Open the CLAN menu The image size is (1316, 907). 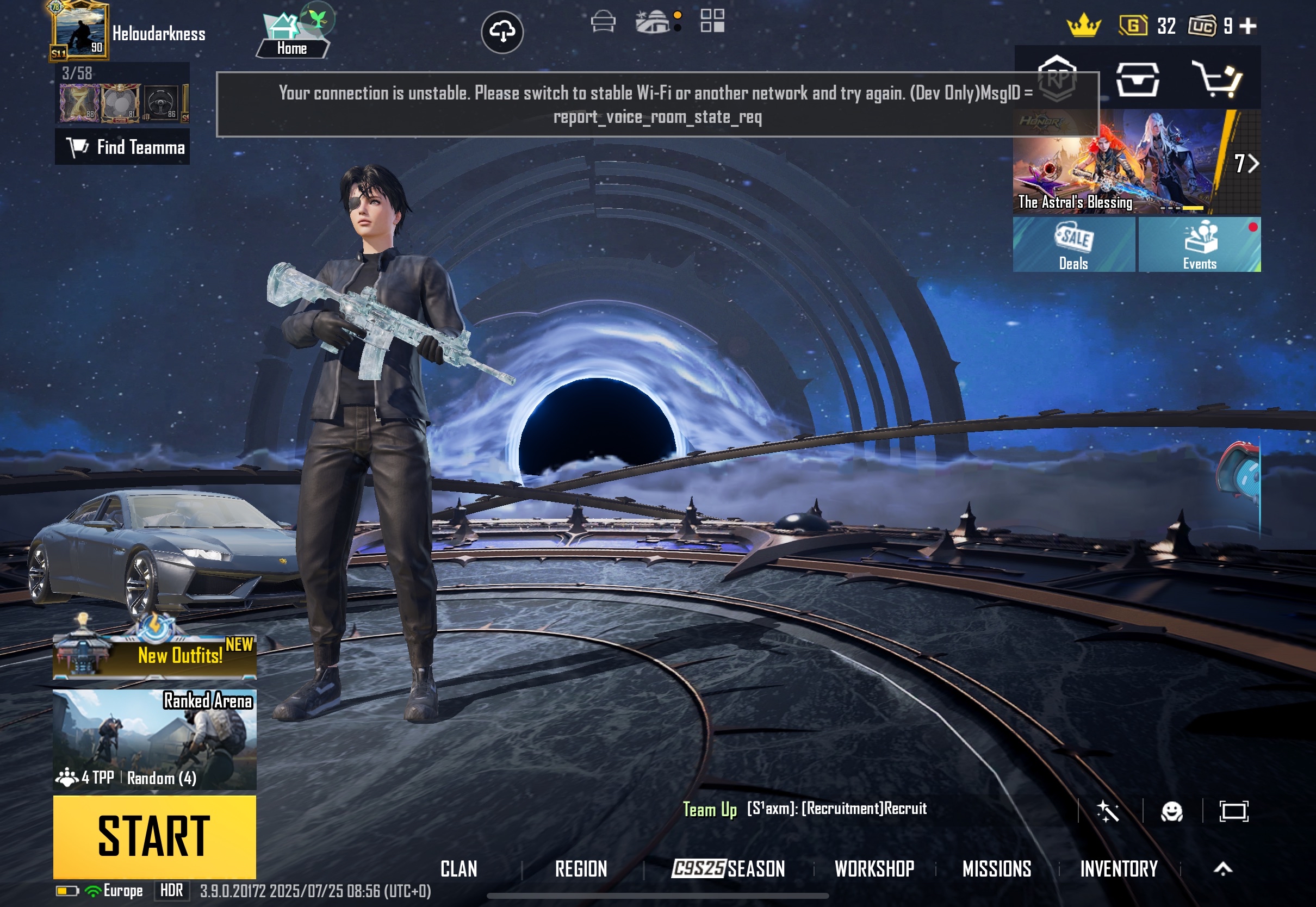tap(458, 868)
